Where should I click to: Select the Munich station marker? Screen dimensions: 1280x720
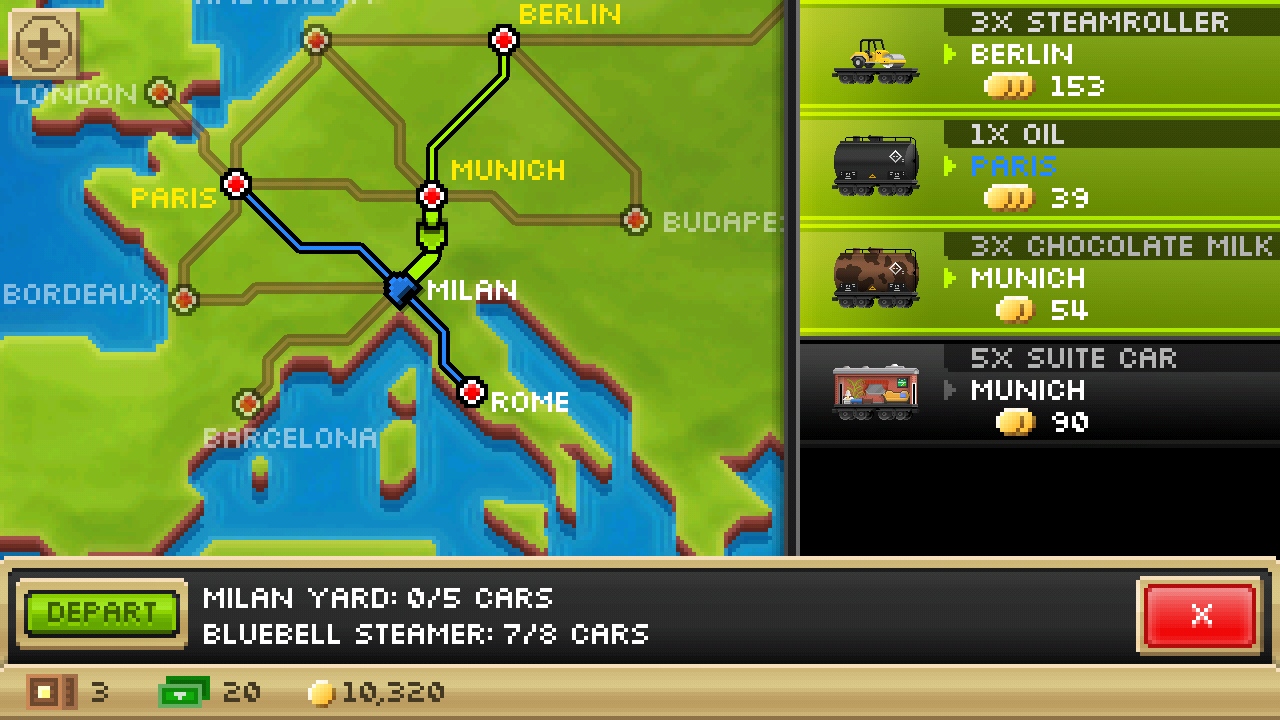(x=432, y=195)
